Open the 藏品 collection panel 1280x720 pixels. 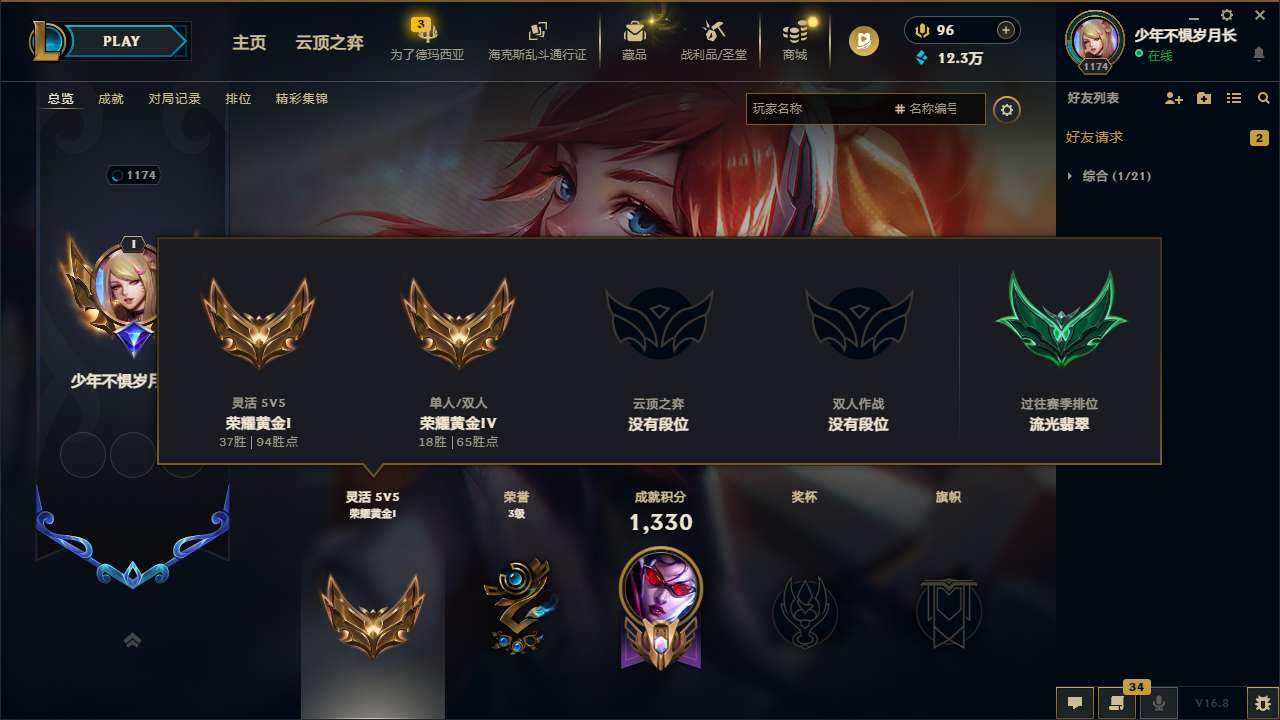click(x=636, y=40)
